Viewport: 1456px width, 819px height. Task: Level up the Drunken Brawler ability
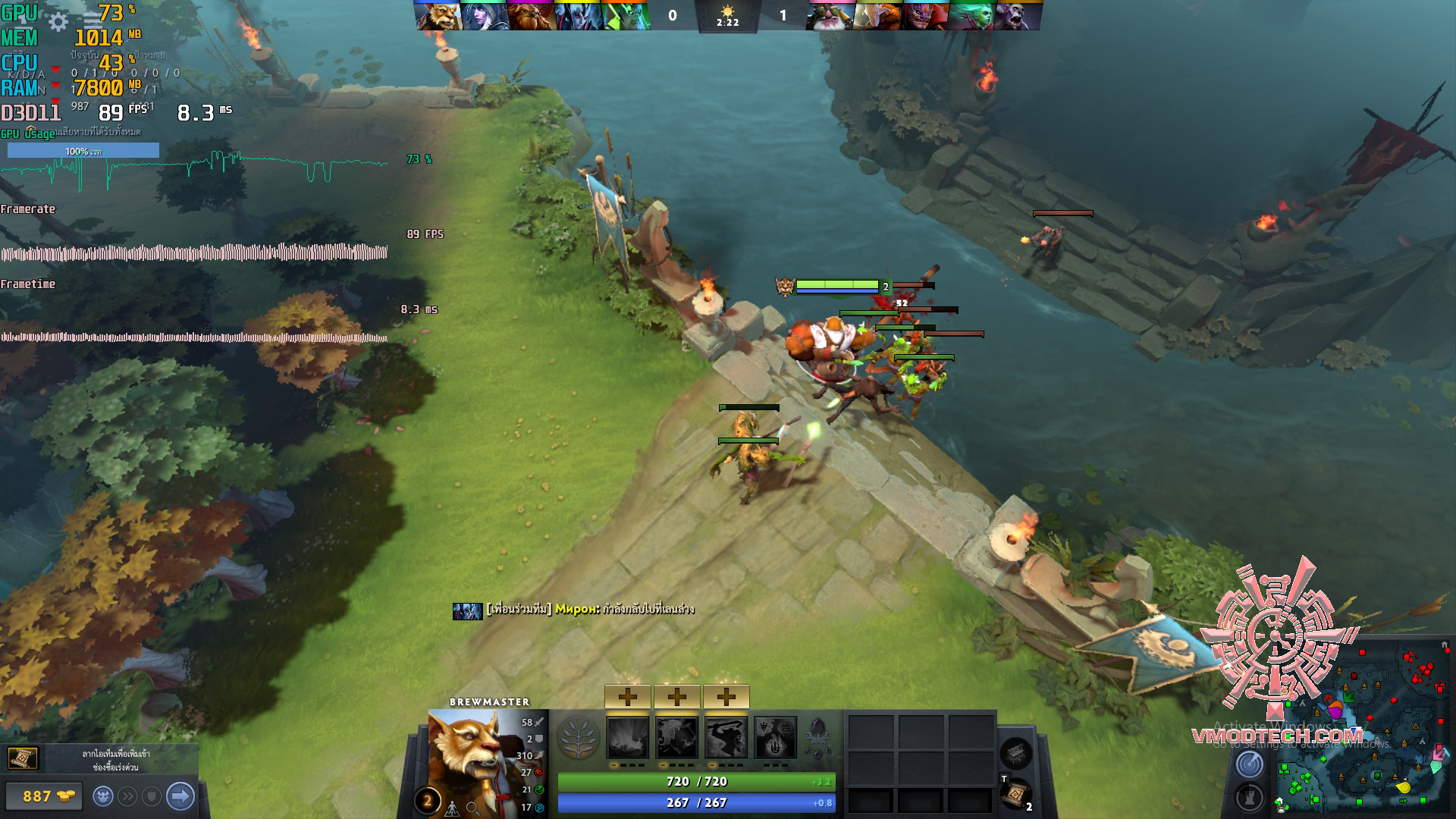coord(726,696)
